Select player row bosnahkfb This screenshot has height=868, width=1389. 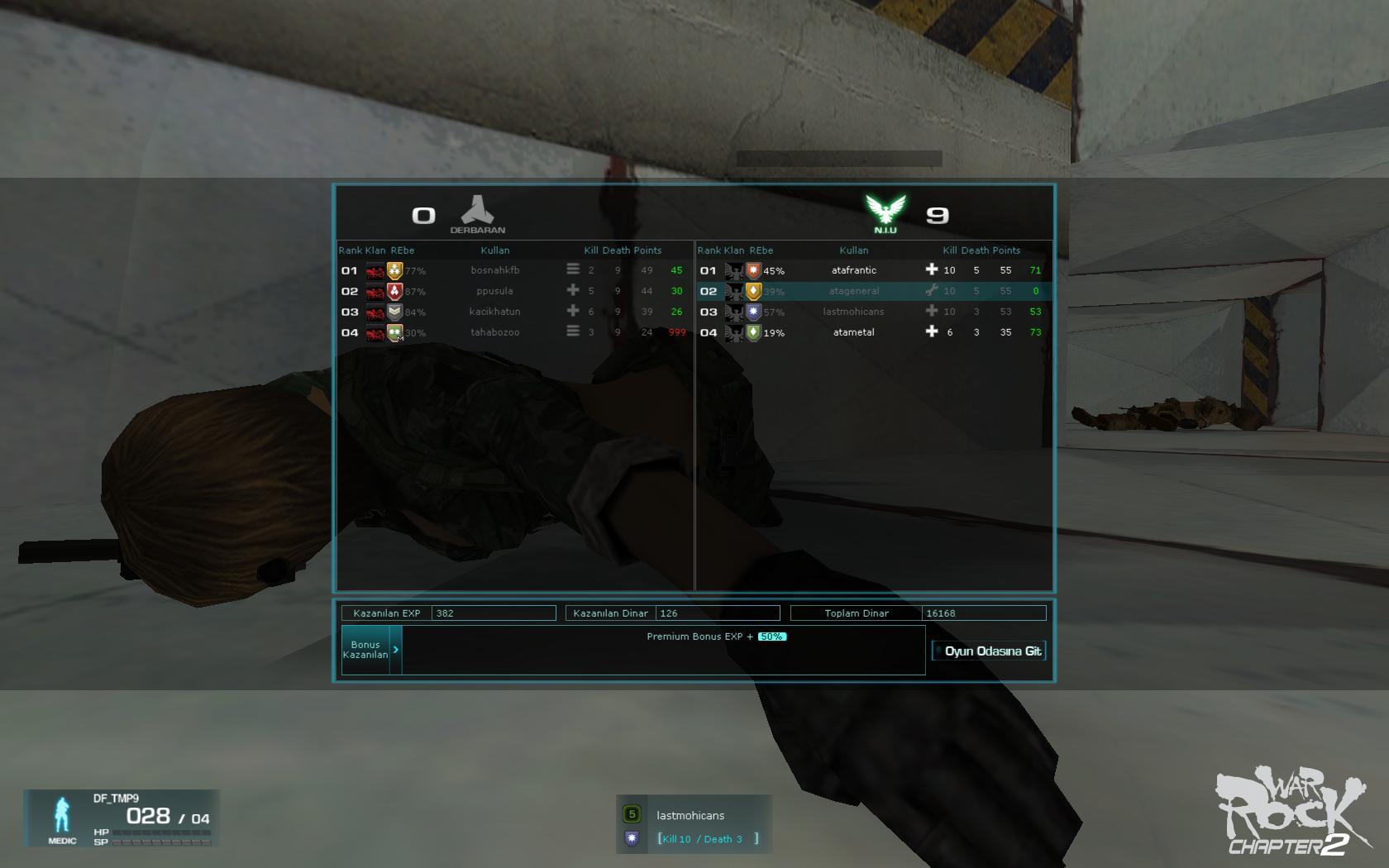(495, 270)
